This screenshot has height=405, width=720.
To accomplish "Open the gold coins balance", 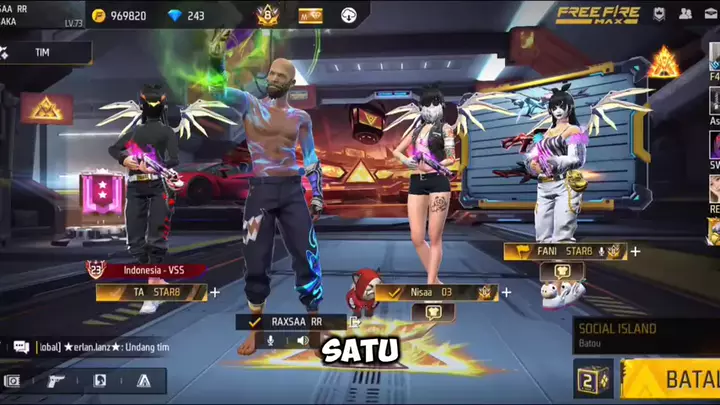I will 118,15.
